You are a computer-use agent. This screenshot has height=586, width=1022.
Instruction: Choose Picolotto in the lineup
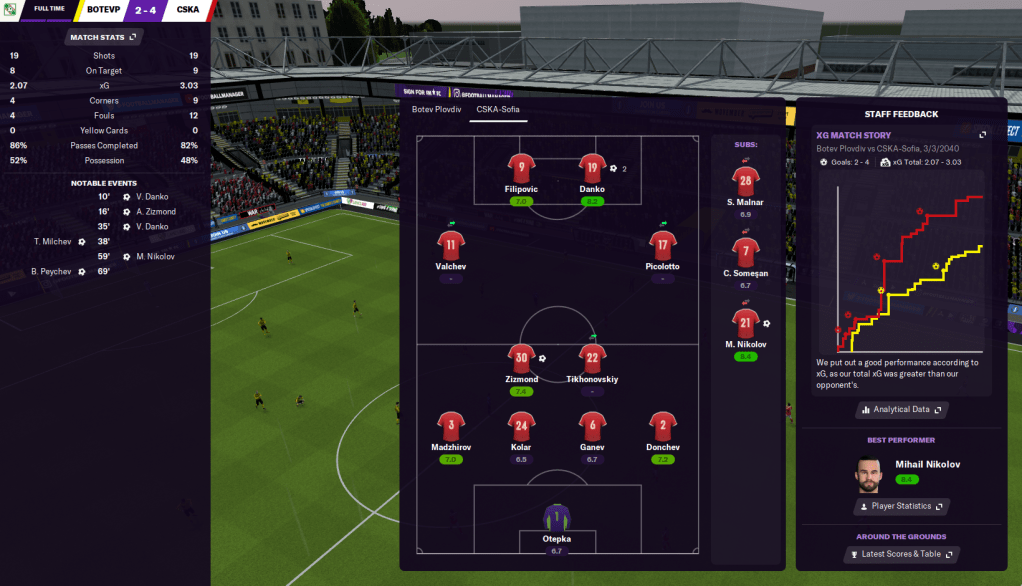click(662, 246)
